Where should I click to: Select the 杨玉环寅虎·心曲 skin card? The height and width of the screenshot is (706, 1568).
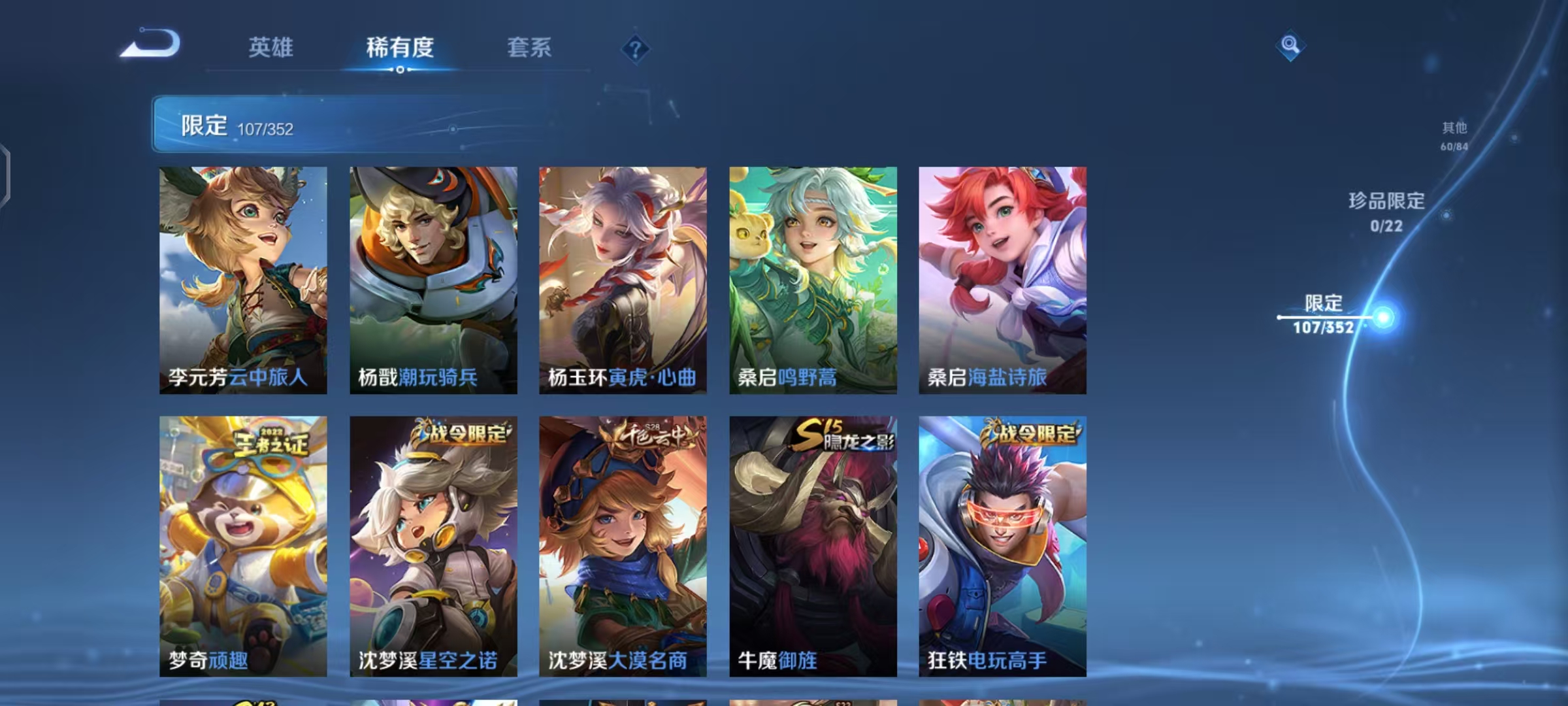[x=622, y=278]
